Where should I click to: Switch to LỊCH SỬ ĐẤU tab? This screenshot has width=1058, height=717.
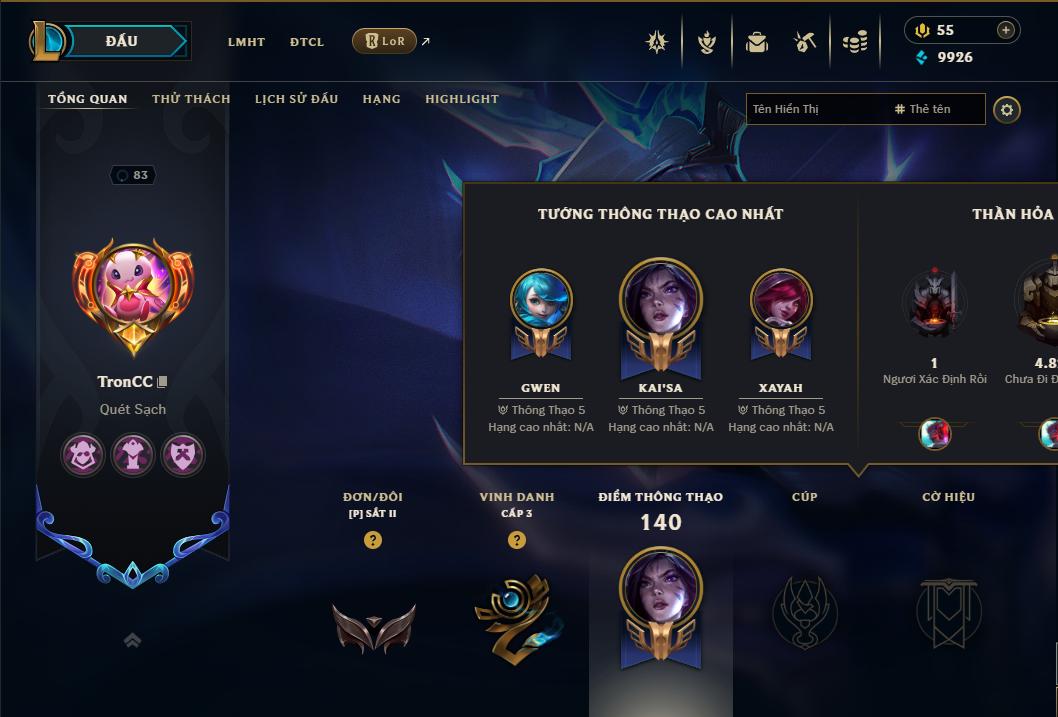[296, 99]
